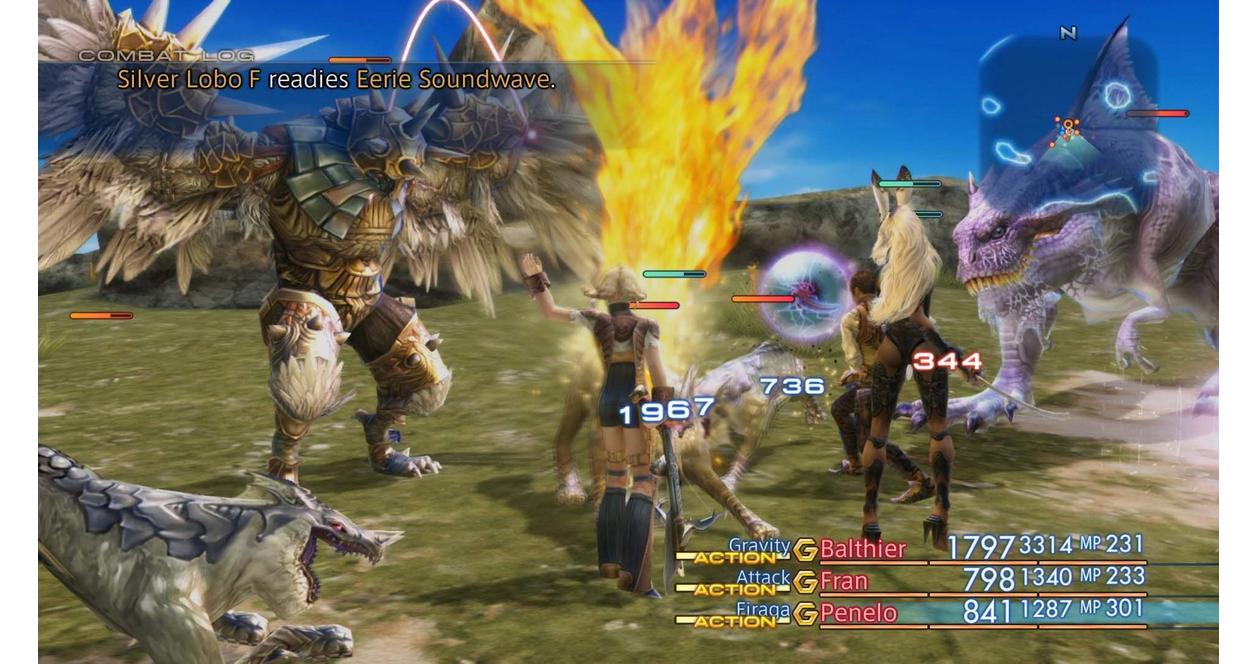Open the Combat Log panel
This screenshot has width=1256, height=664.
166,56
